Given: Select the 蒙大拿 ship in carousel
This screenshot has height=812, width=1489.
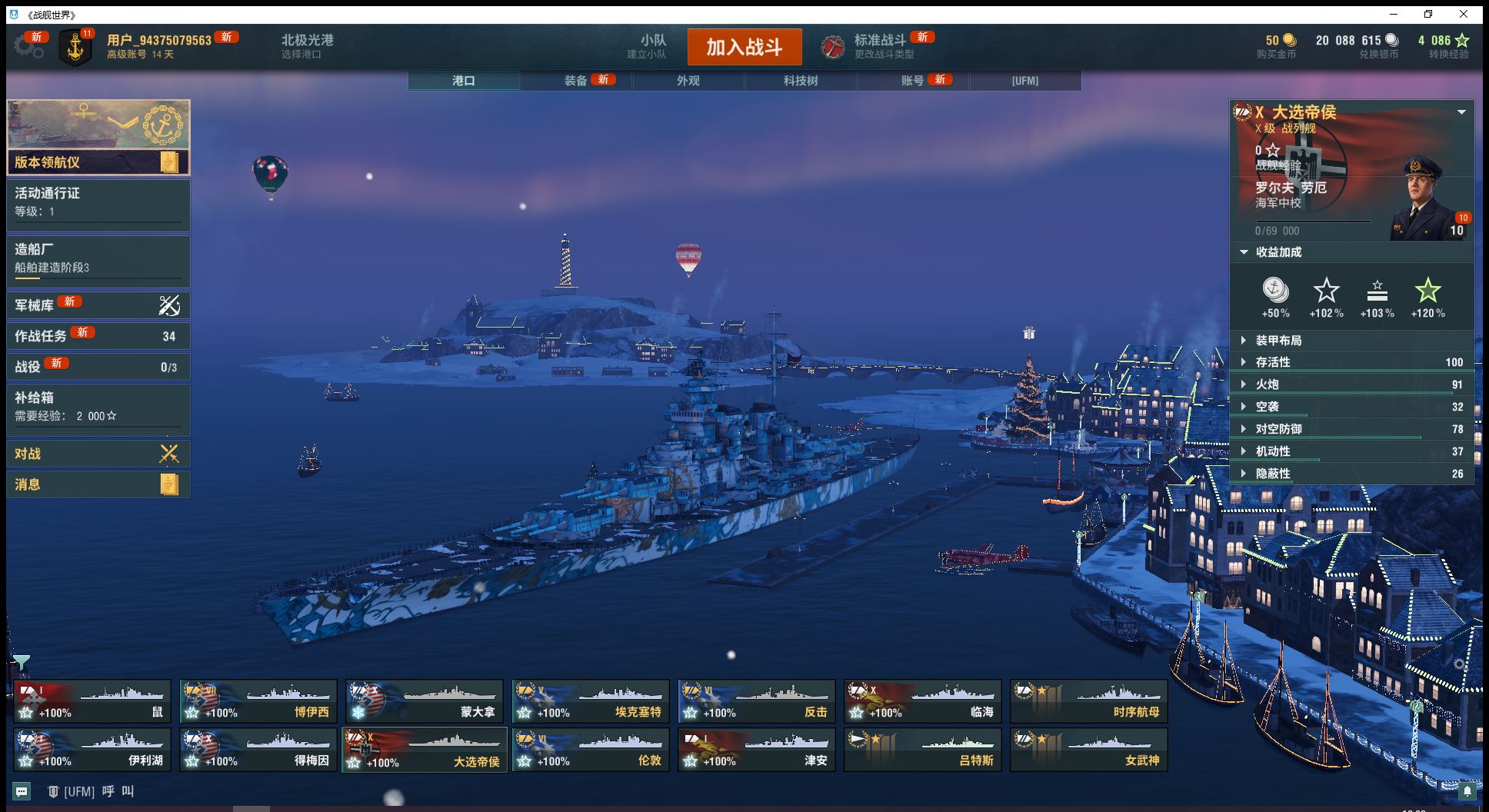Looking at the screenshot, I should [425, 701].
